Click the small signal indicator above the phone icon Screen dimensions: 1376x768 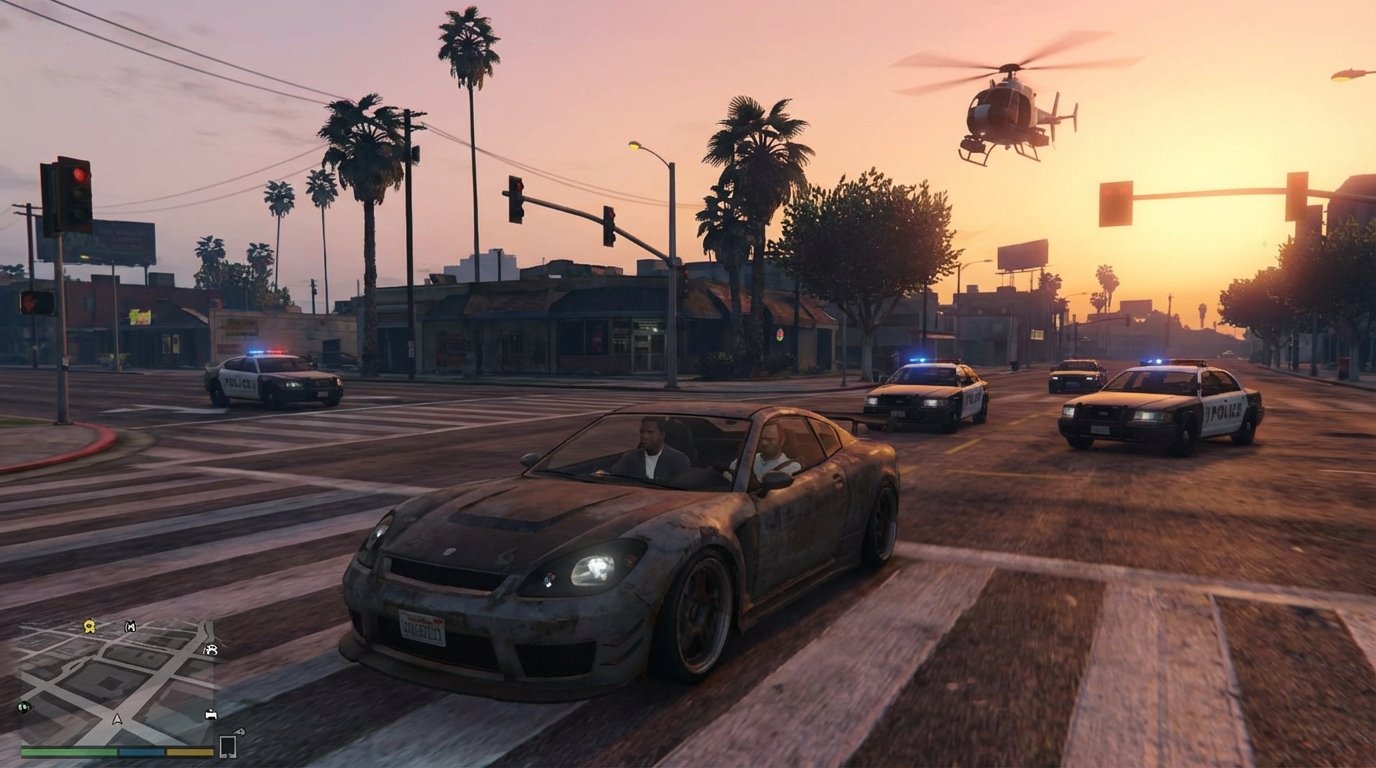240,732
